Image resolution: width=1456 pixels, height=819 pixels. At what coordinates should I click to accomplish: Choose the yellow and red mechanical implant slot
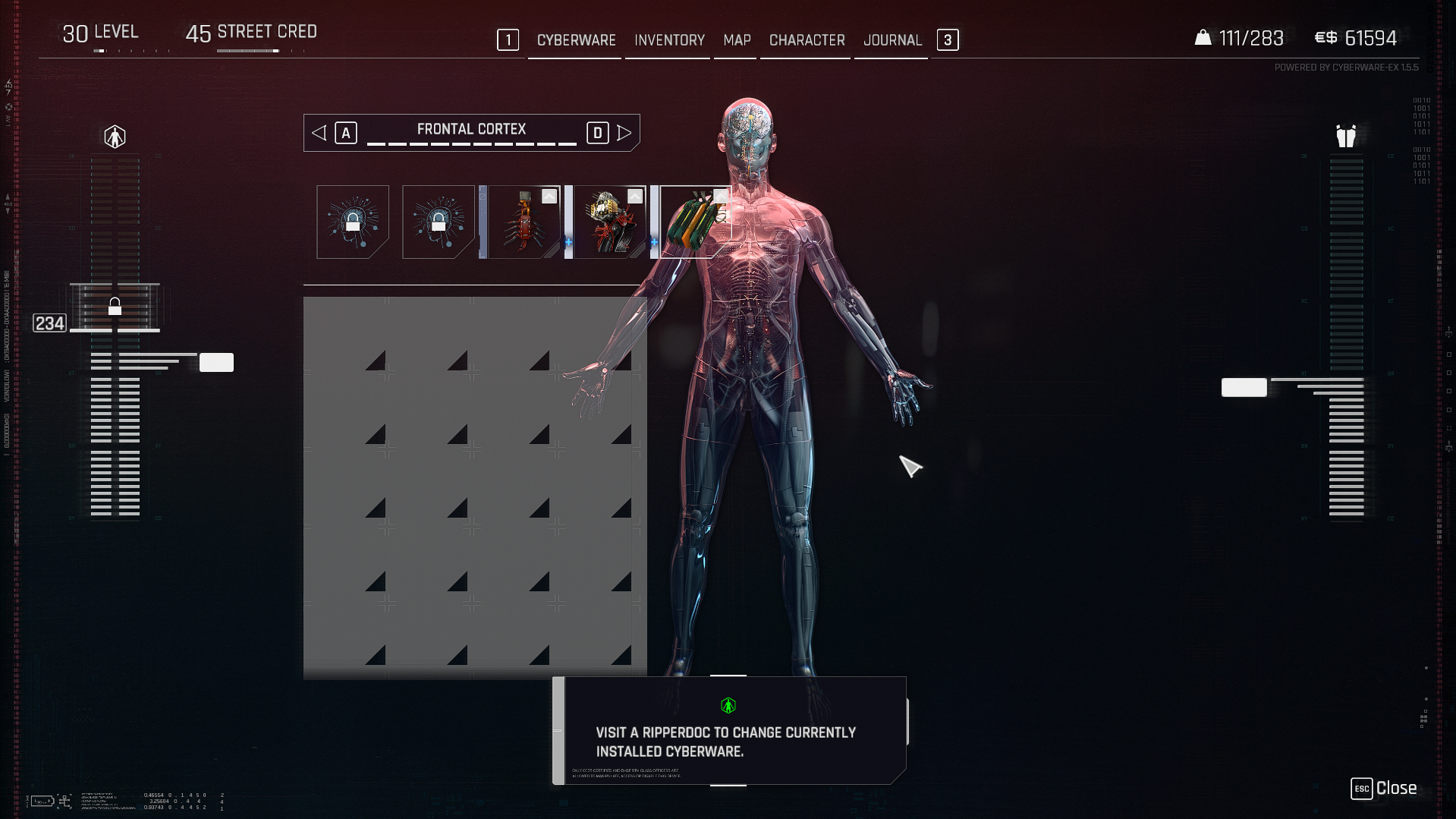point(610,222)
